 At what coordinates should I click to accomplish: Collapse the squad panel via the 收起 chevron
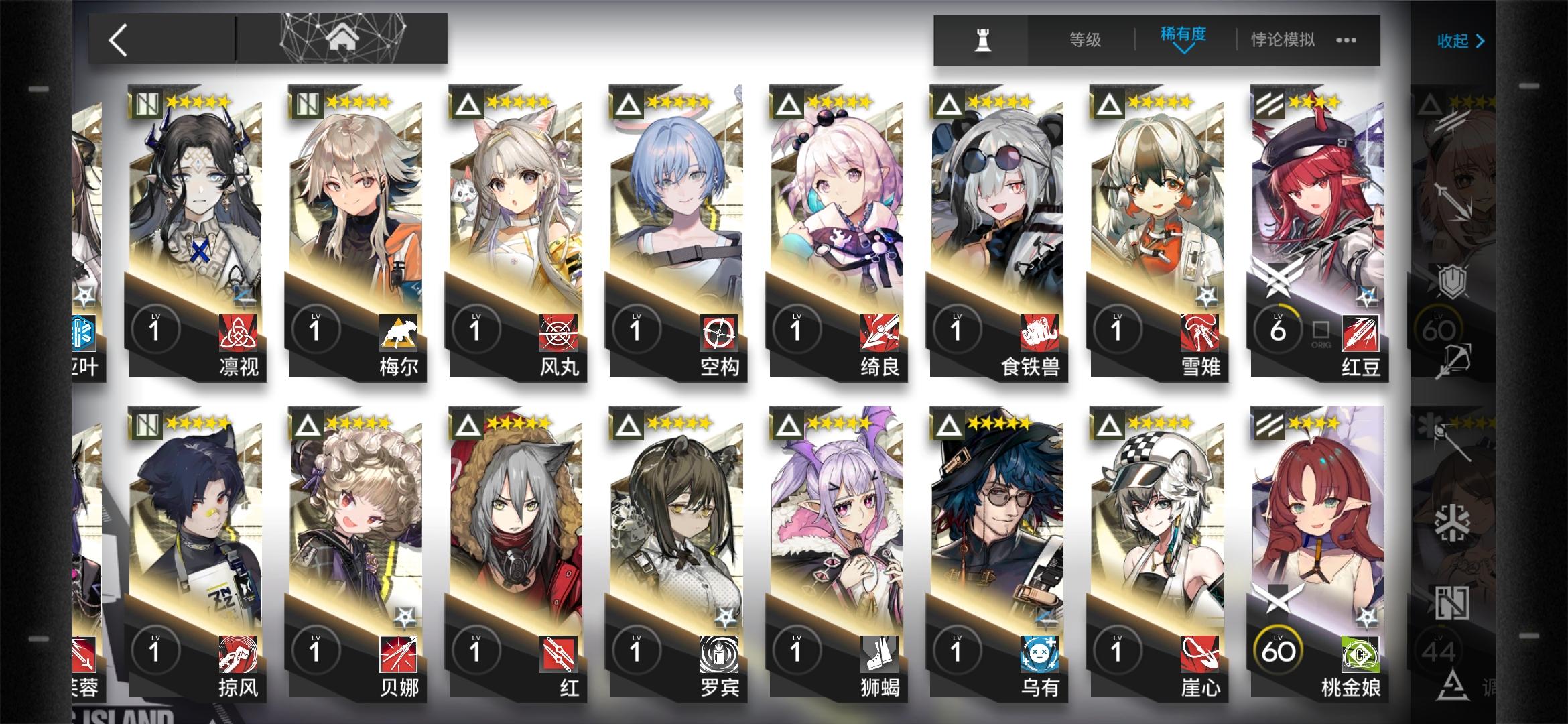pos(1460,42)
